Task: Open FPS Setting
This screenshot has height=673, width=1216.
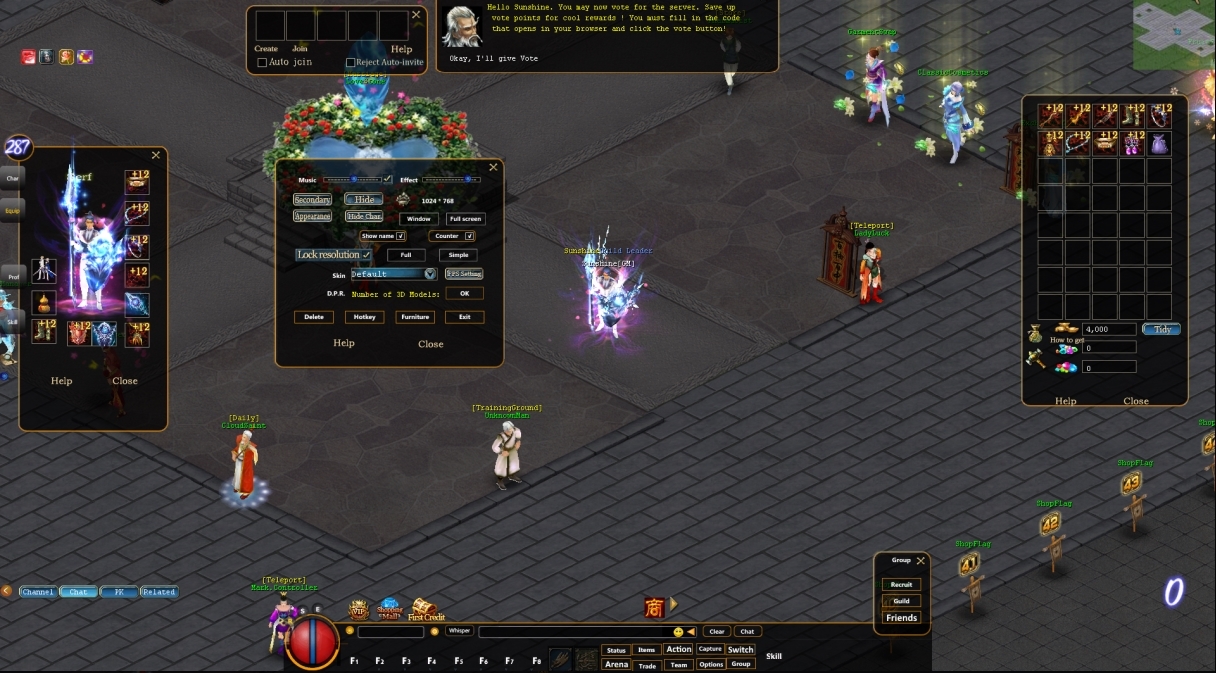Action: click(x=464, y=274)
